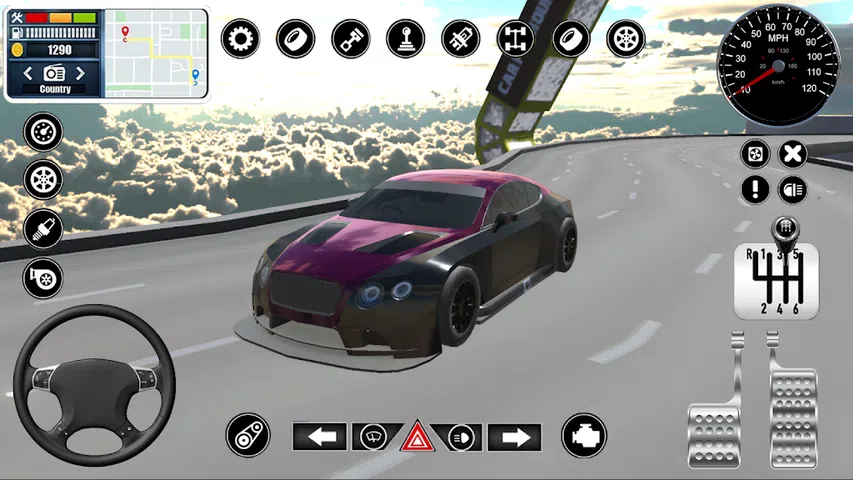This screenshot has height=480, width=853.
Task: Tap the engine start icon
Action: 583,435
